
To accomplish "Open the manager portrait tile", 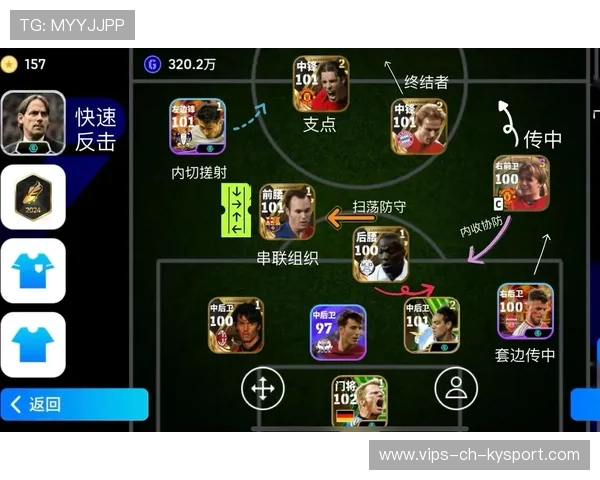I will 33,123.
